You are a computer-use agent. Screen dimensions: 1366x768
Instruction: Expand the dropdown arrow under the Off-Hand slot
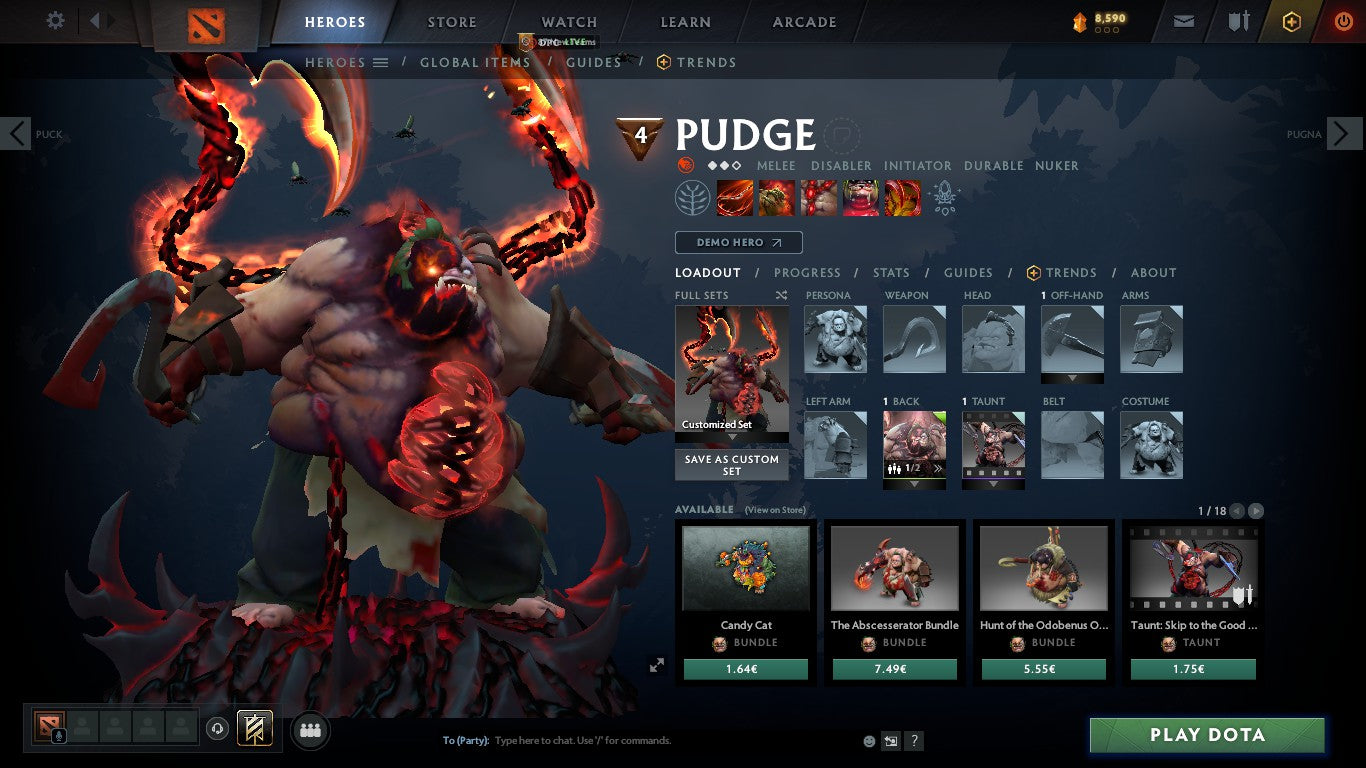coord(1071,377)
